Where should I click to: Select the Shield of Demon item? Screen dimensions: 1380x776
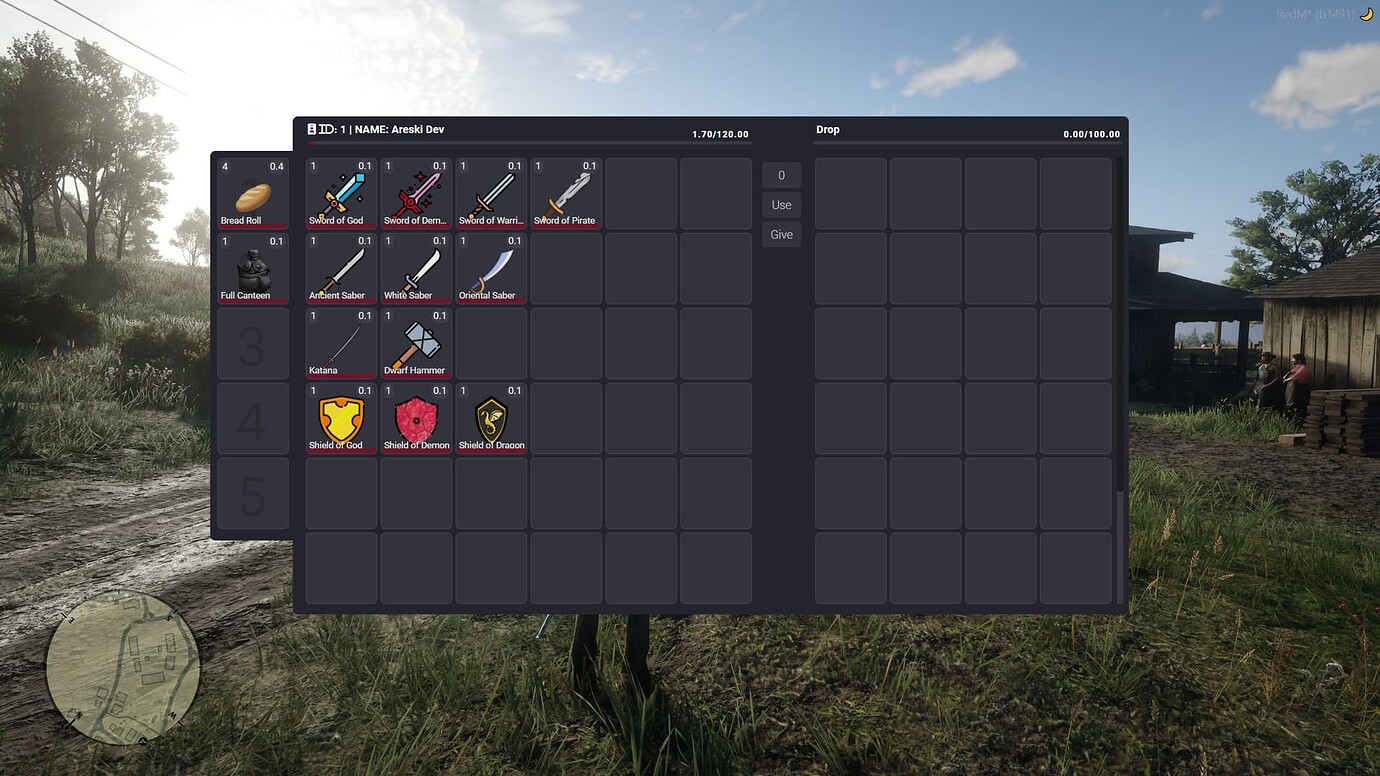tap(415, 417)
